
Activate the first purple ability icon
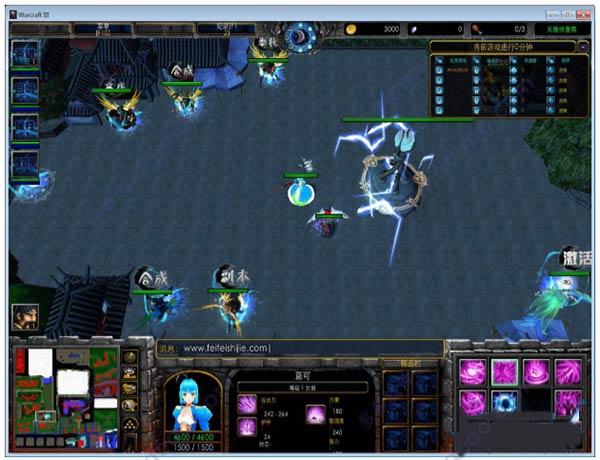(x=472, y=373)
